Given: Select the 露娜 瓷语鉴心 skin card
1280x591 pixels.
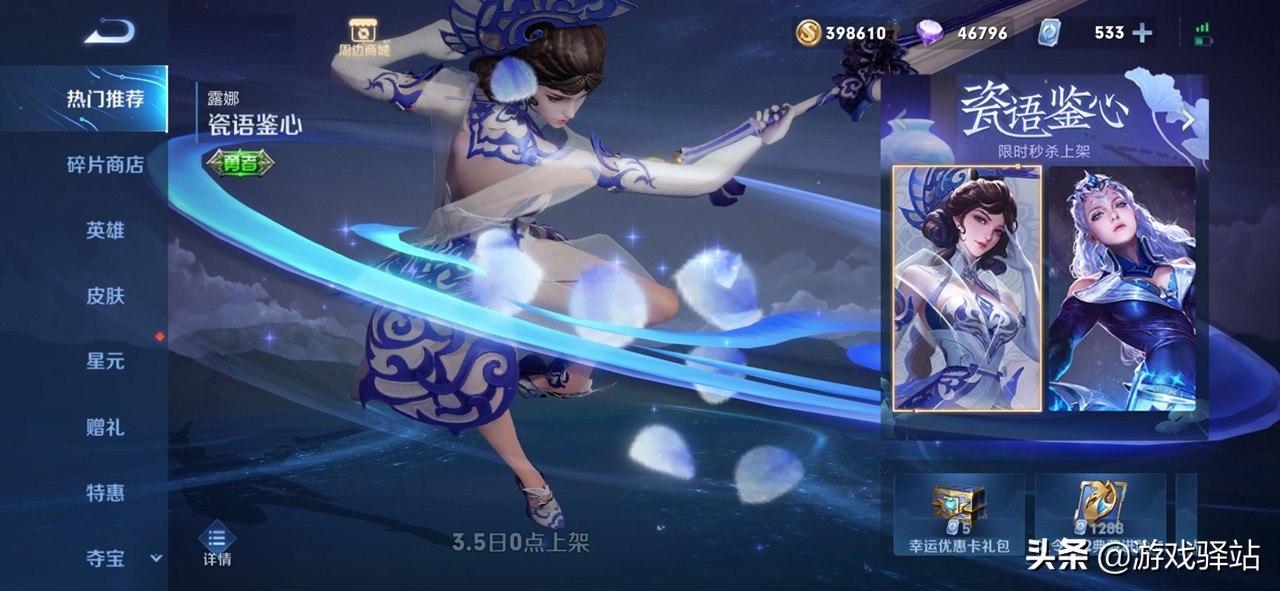Looking at the screenshot, I should tap(966, 288).
